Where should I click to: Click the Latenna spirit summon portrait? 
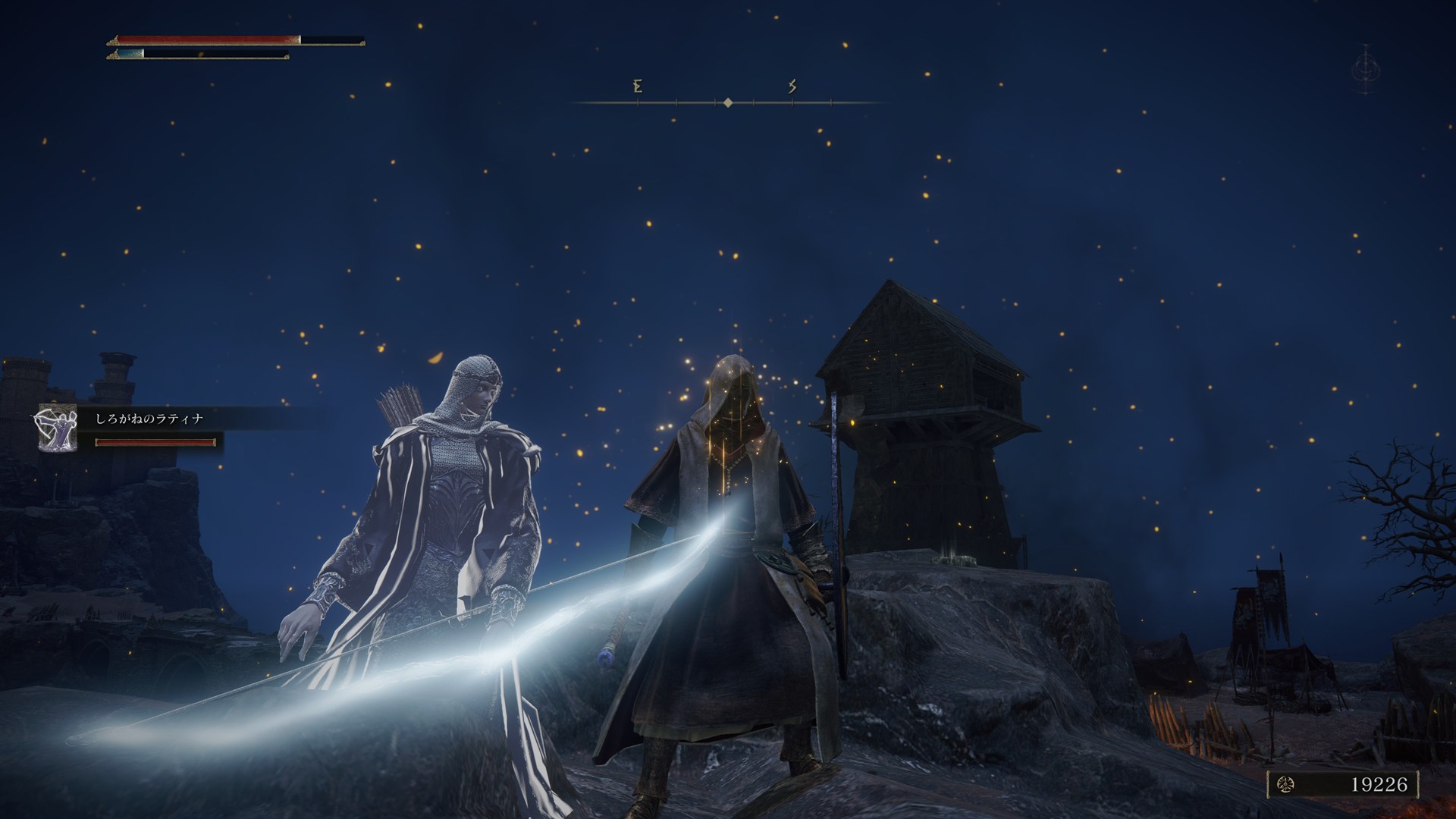pyautogui.click(x=58, y=428)
